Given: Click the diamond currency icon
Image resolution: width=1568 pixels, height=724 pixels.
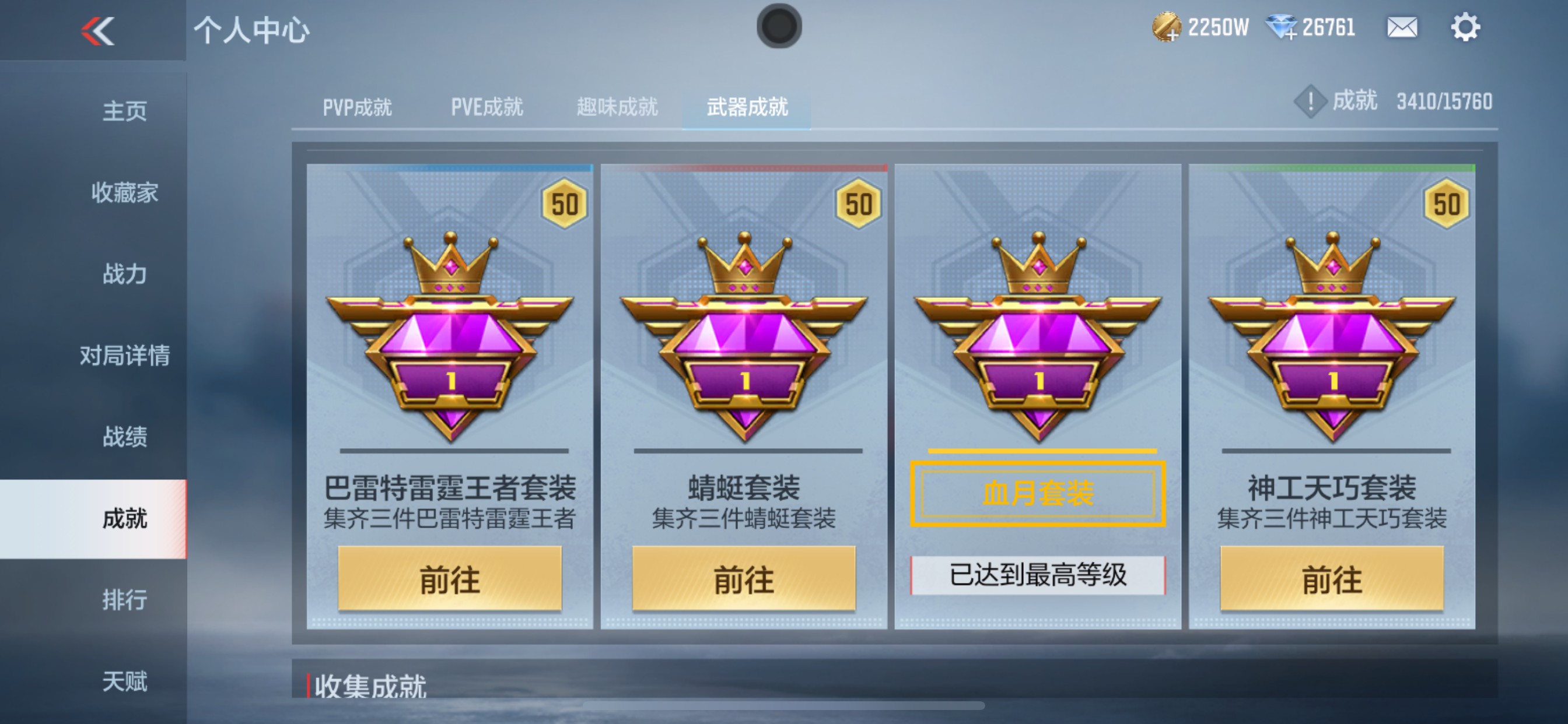Looking at the screenshot, I should click(x=1283, y=27).
